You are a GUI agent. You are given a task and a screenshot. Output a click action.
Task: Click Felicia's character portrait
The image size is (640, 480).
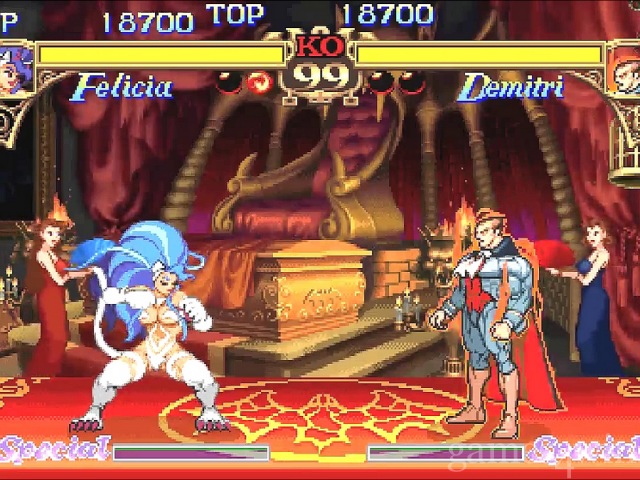(12, 68)
